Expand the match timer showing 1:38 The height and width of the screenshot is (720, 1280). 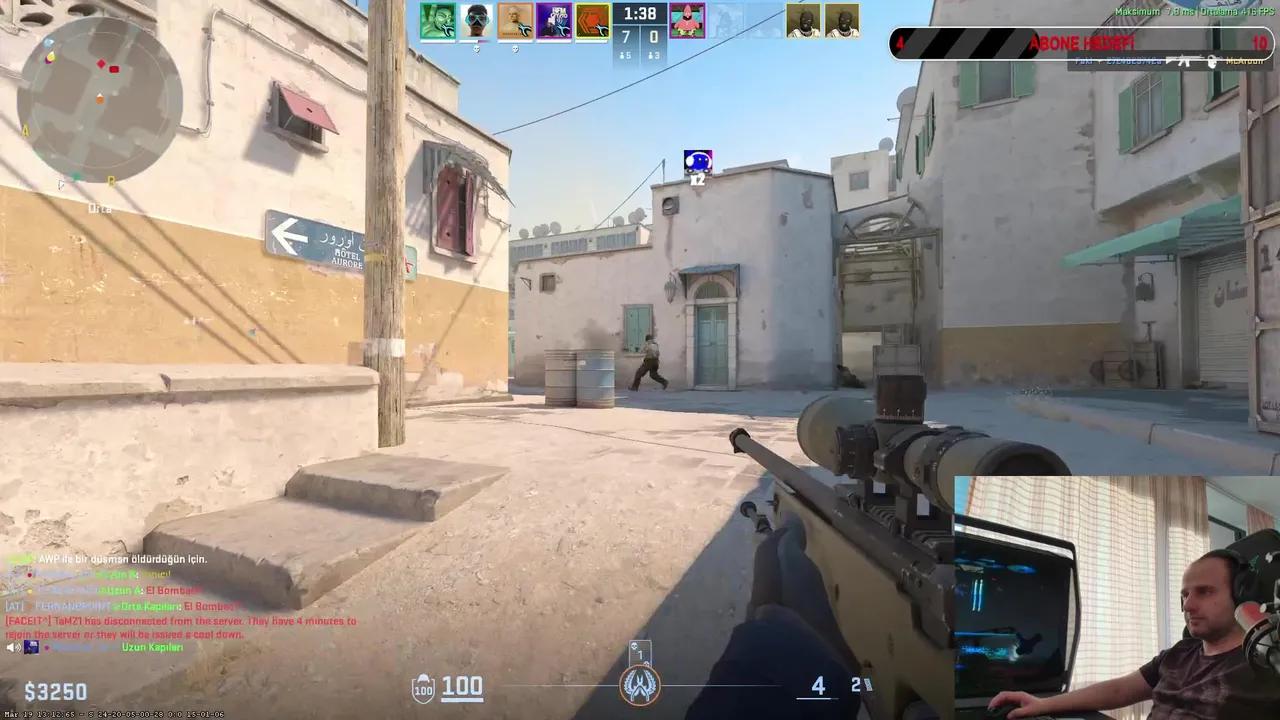click(x=638, y=14)
